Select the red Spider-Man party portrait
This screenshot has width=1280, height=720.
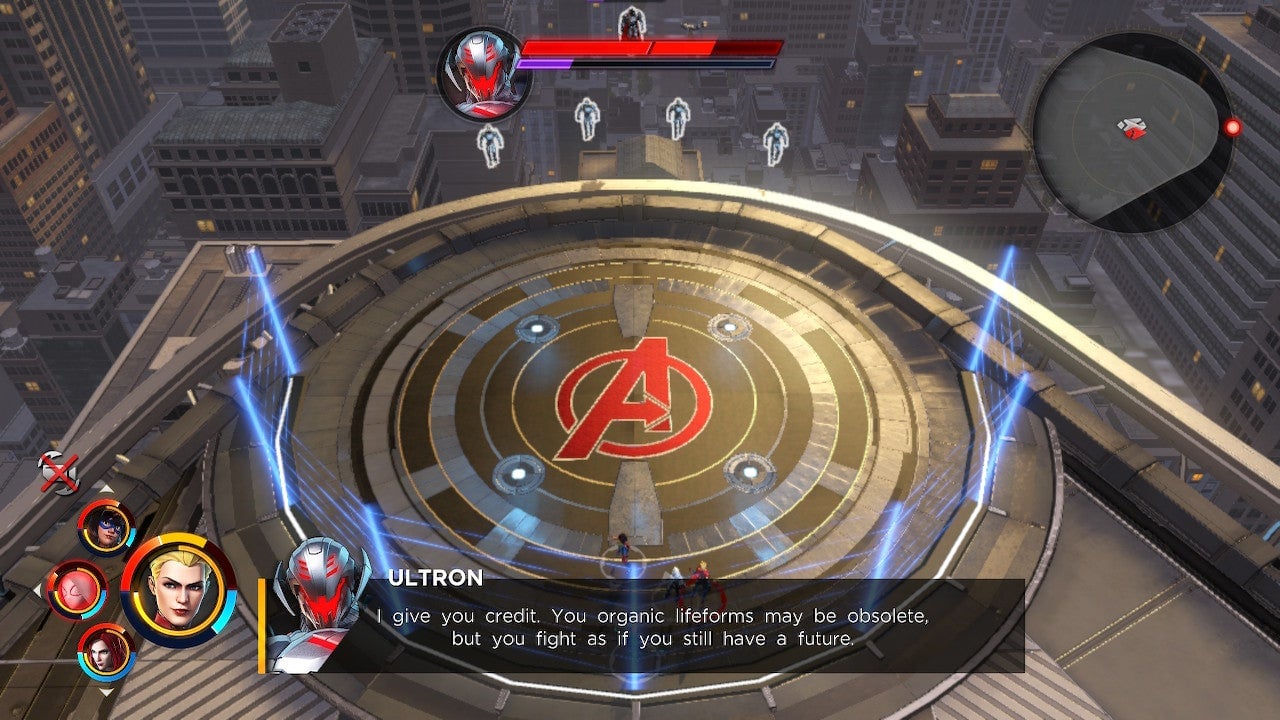click(x=76, y=592)
